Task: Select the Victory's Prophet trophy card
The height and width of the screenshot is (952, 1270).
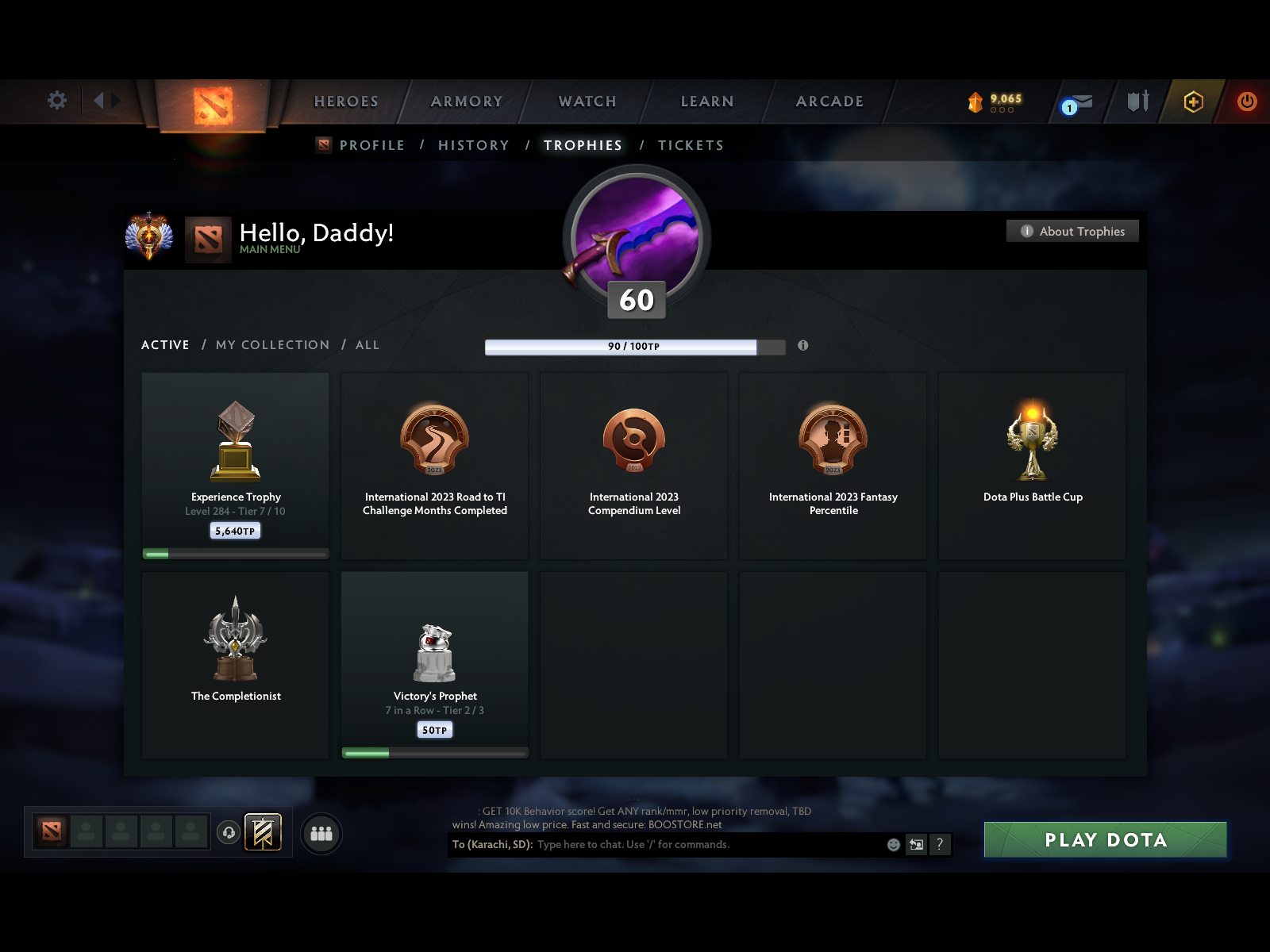Action: point(434,665)
